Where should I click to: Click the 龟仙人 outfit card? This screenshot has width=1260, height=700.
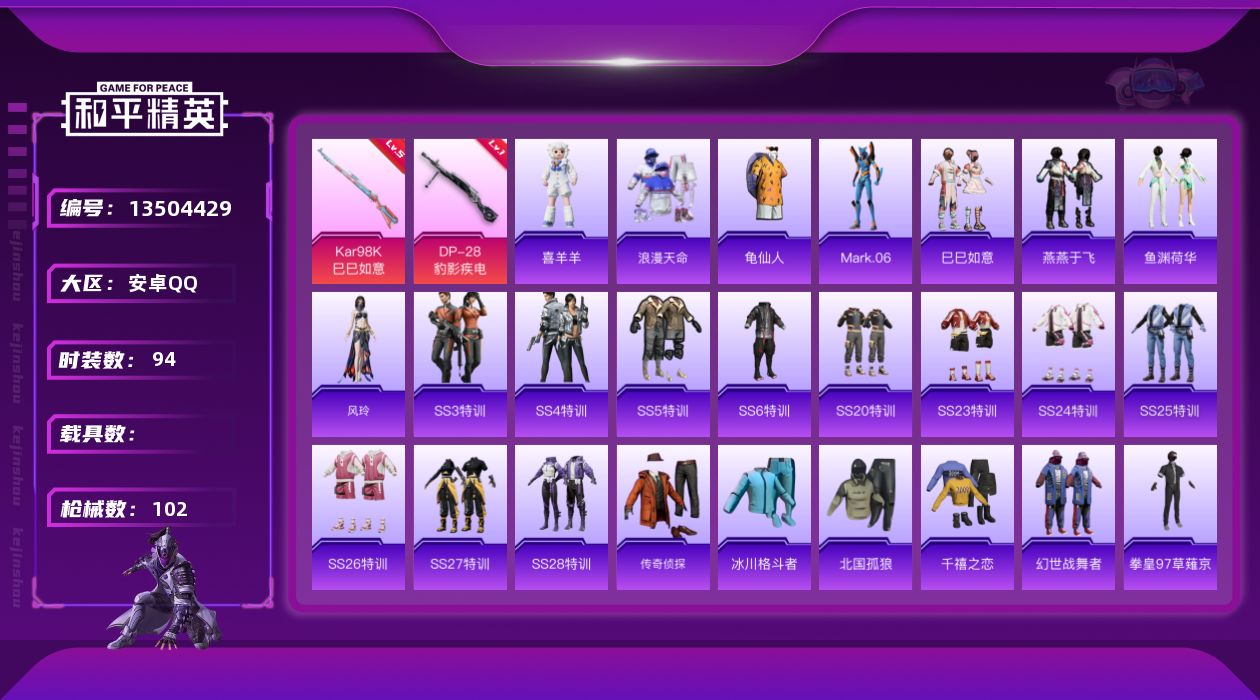[764, 211]
